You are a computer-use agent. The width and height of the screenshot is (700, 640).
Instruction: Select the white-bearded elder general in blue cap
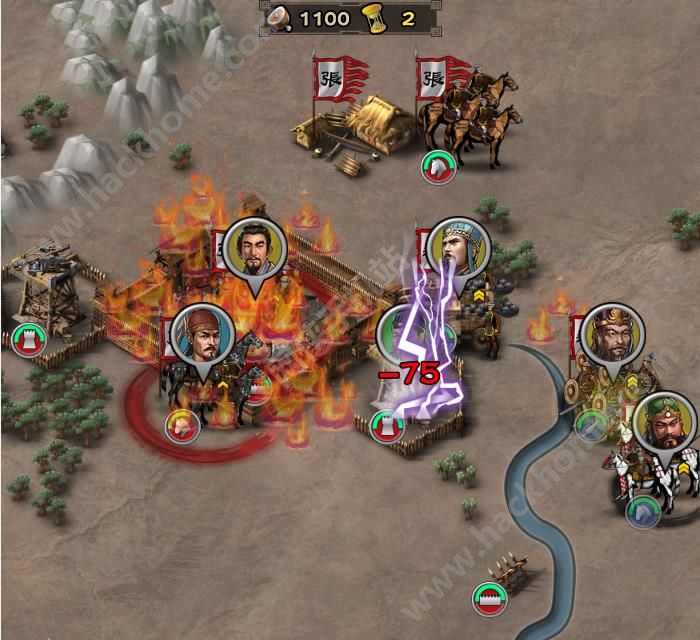pyautogui.click(x=458, y=250)
